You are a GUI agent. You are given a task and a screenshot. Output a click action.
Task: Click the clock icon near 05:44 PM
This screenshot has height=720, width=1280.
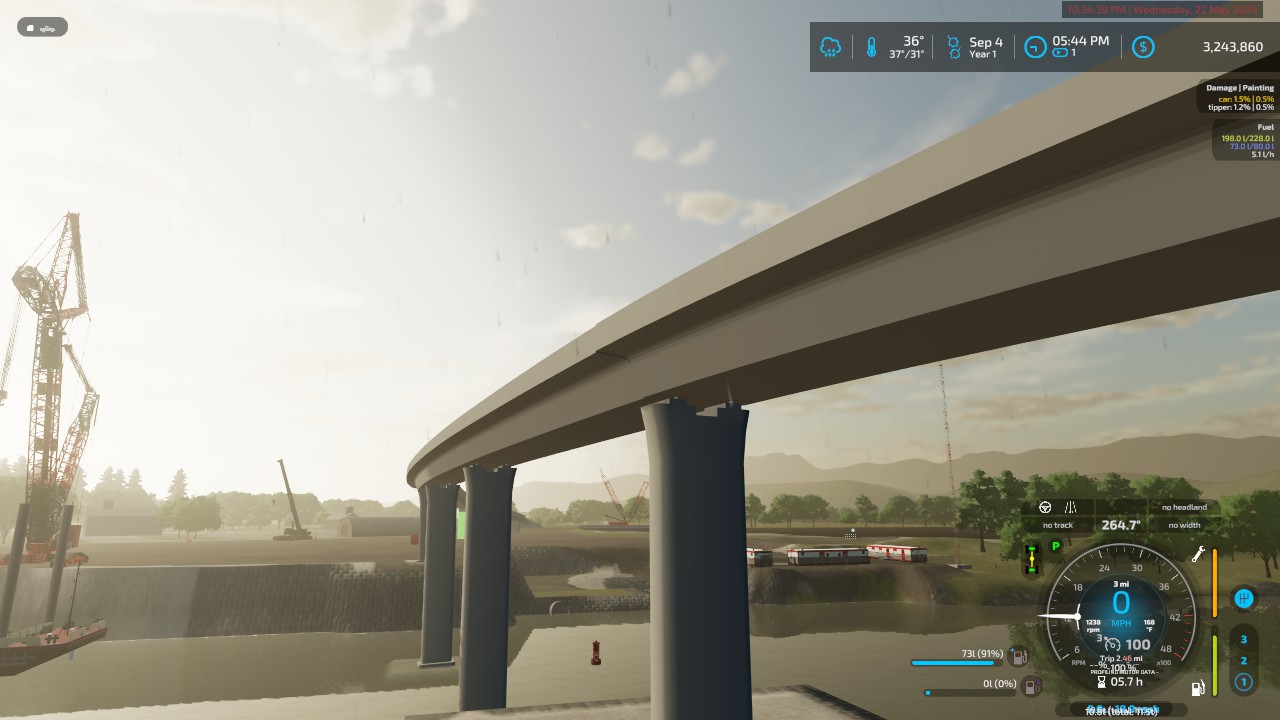click(1035, 46)
